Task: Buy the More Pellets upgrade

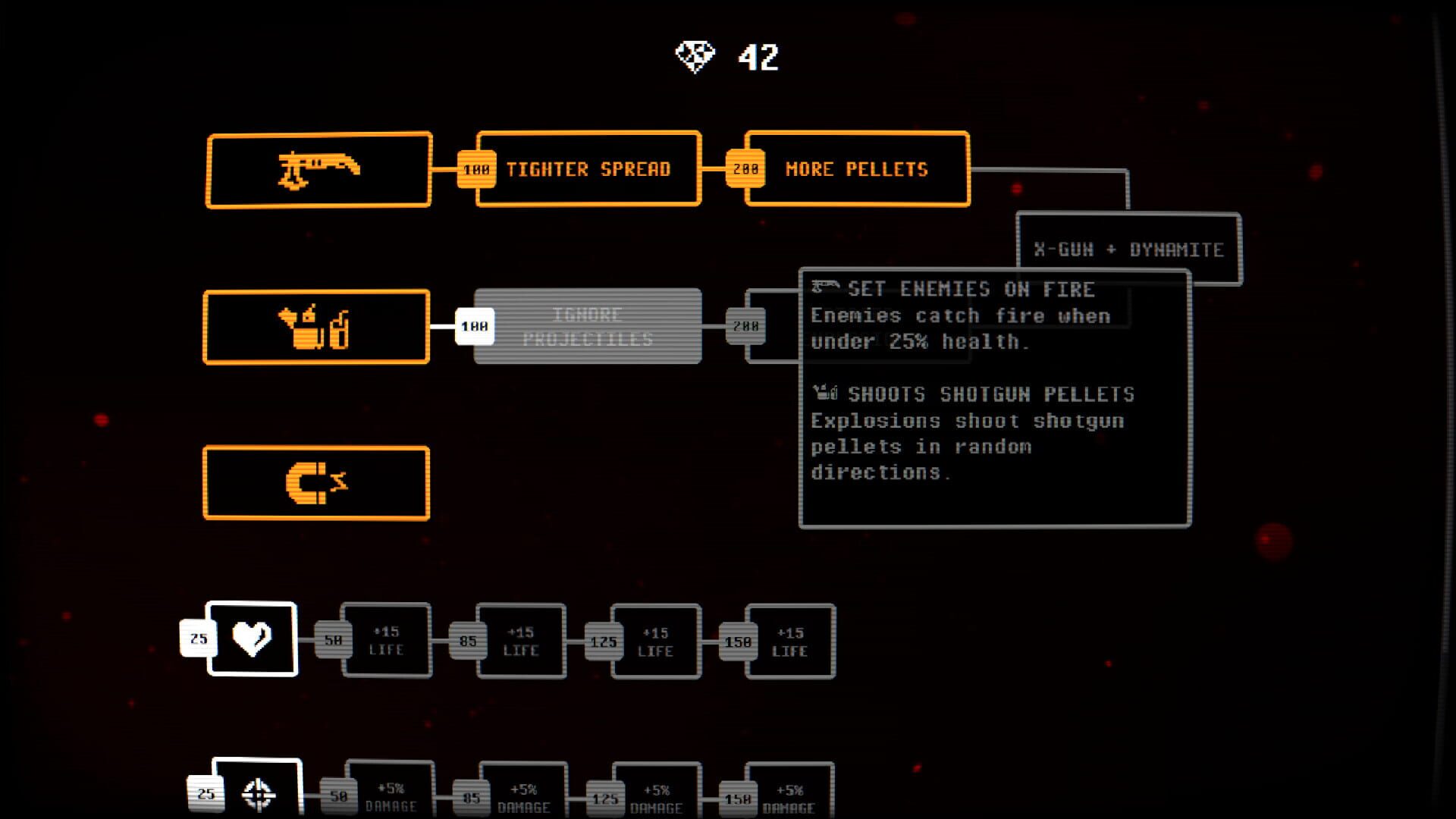Action: (857, 168)
